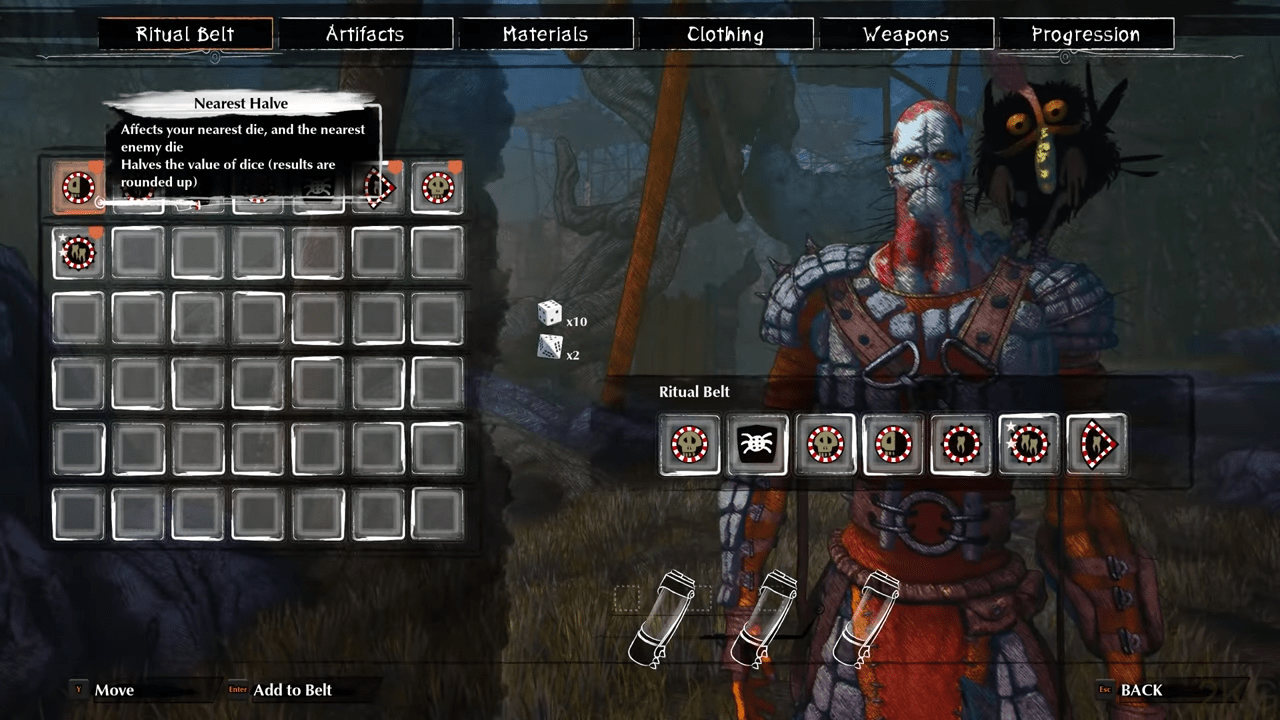Viewport: 1280px width, 720px height.
Task: Select the diamond-shaped tooth ritual on the belt
Action: 1097,444
